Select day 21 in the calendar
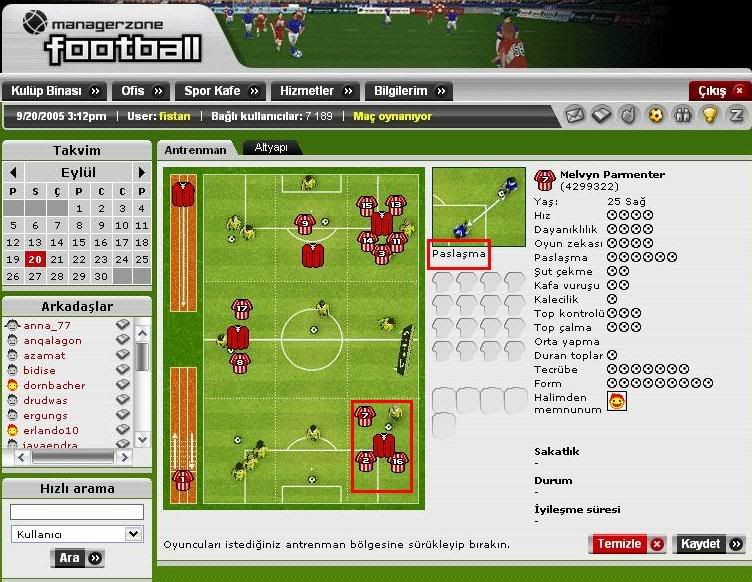Image resolution: width=752 pixels, height=582 pixels. click(x=56, y=259)
